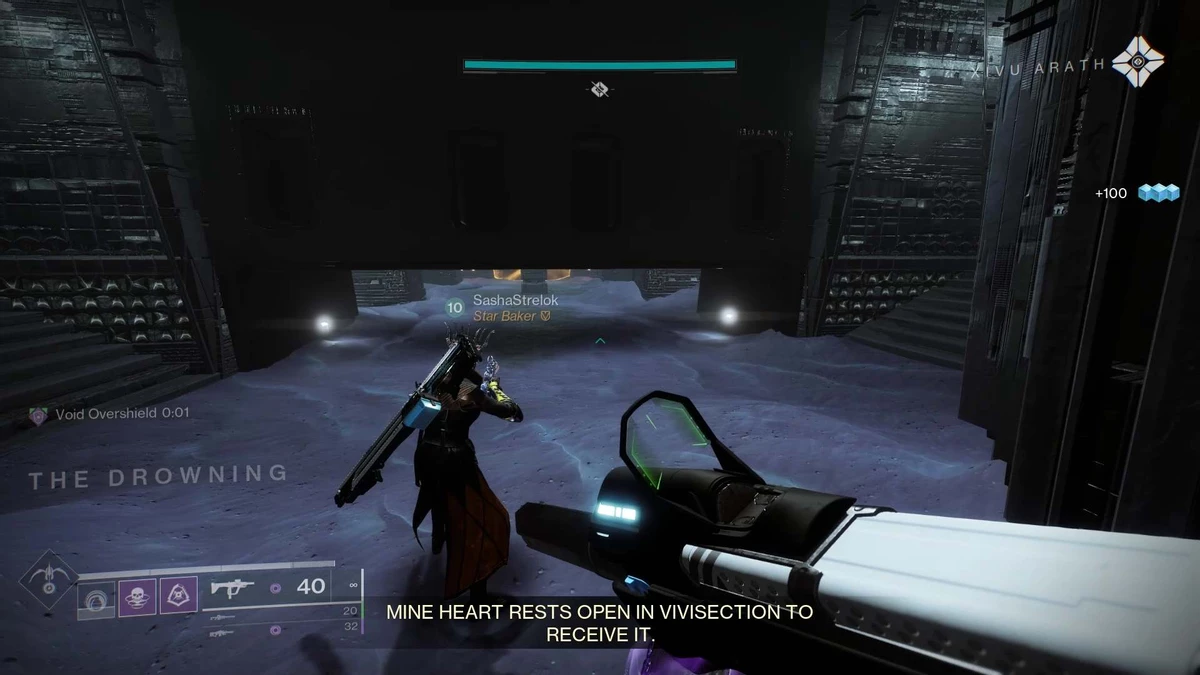The width and height of the screenshot is (1200, 675).
Task: Trigger the skull melee ability icon
Action: click(138, 598)
